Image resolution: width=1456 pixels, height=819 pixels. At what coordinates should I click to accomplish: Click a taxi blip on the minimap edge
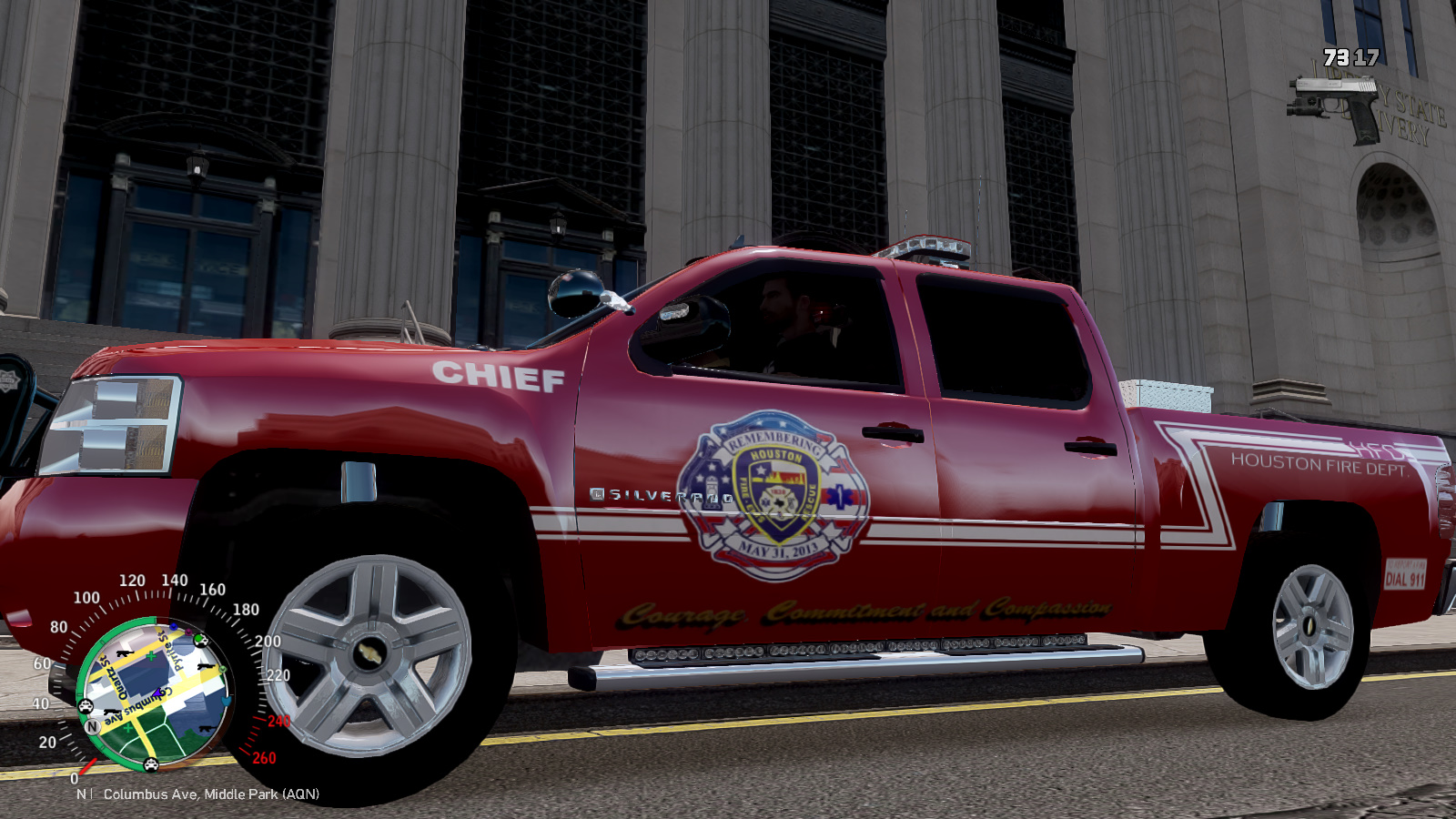pos(86,706)
